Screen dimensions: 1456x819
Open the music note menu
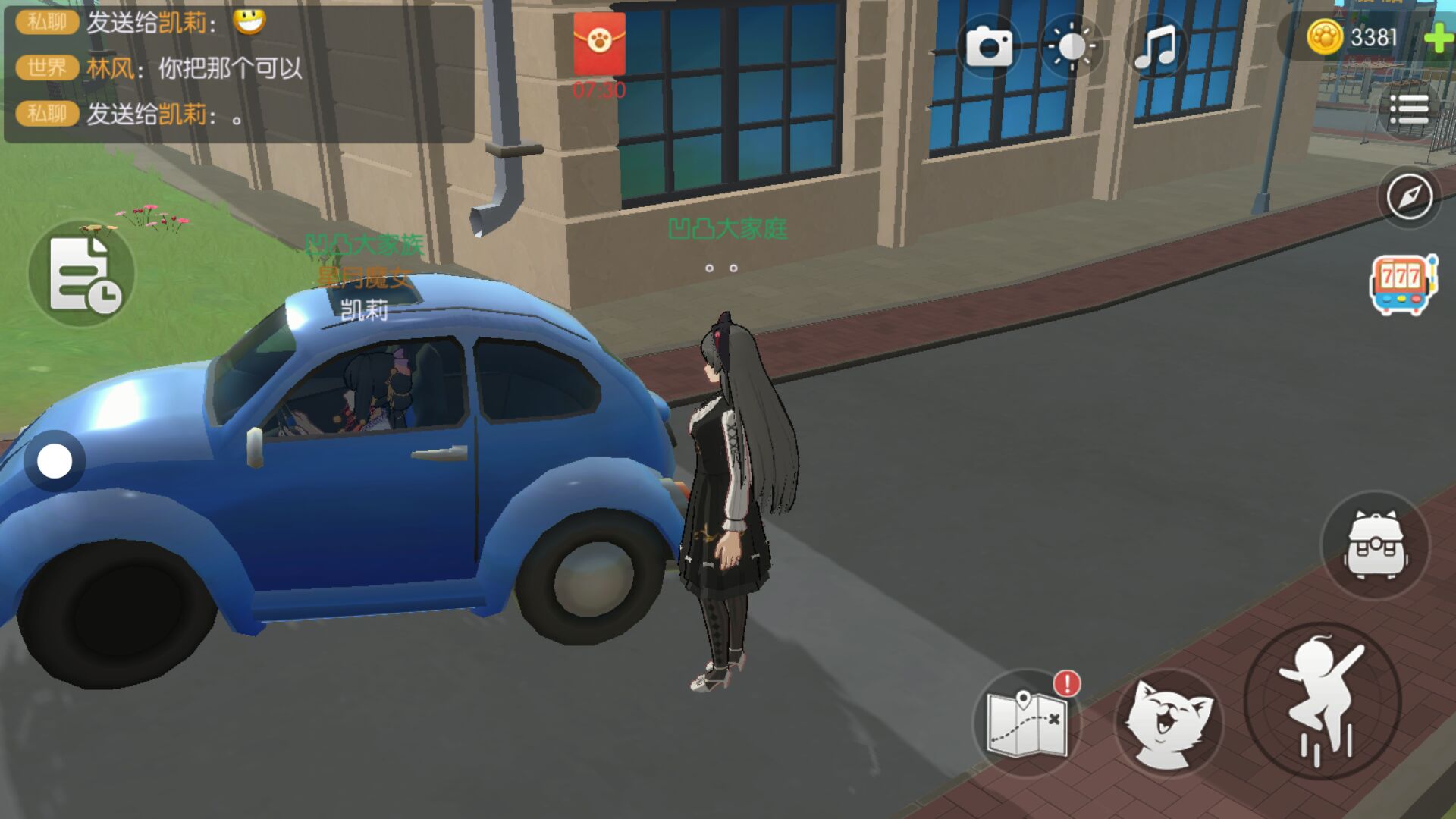pyautogui.click(x=1154, y=46)
